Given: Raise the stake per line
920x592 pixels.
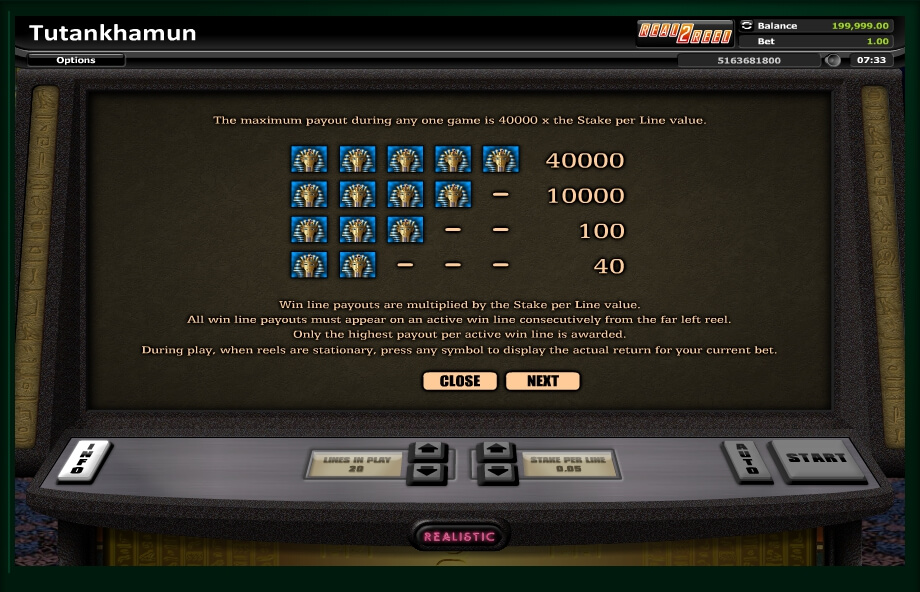Looking at the screenshot, I should 497,451.
